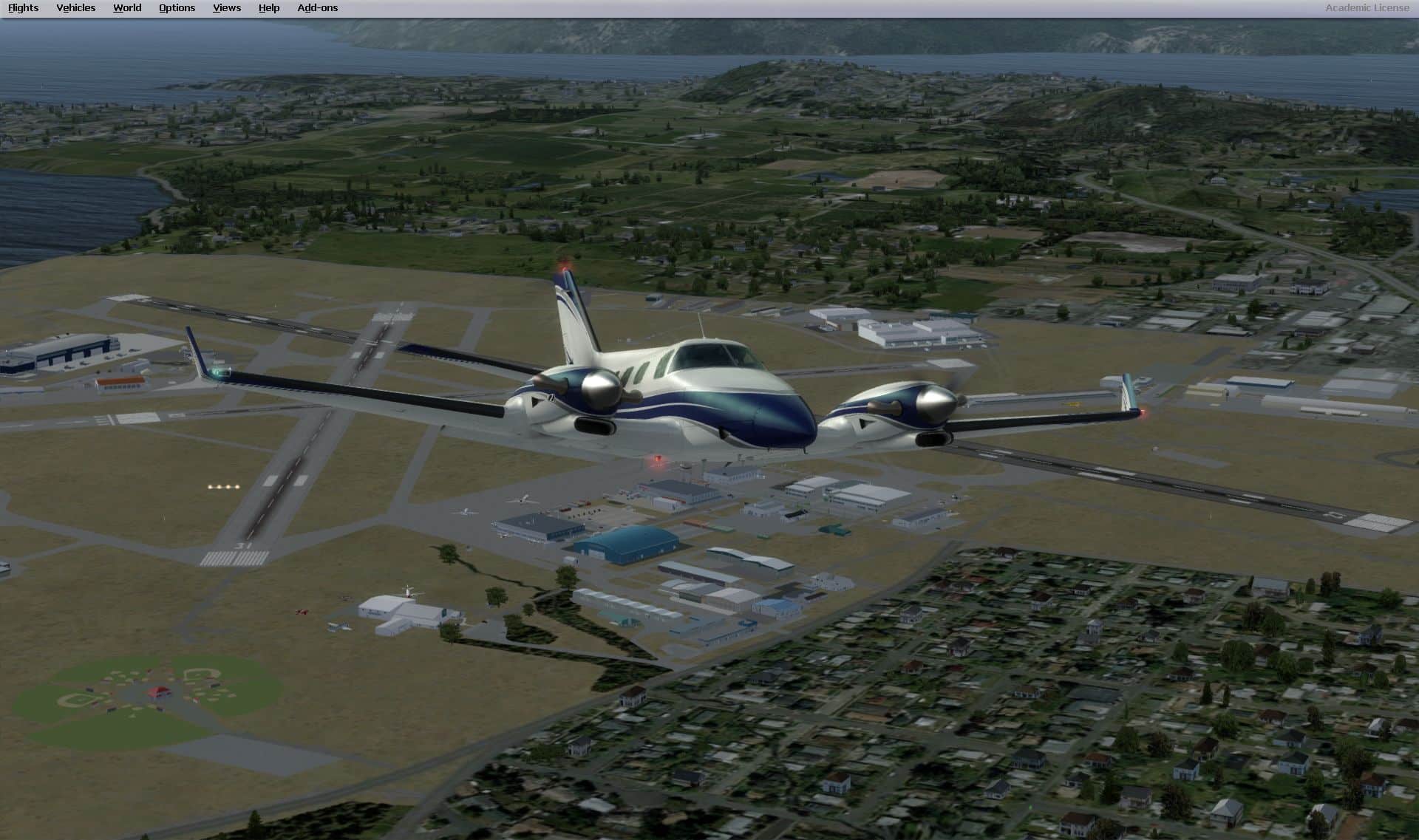Open the Flights menu
Image resolution: width=1419 pixels, height=840 pixels.
click(x=23, y=8)
